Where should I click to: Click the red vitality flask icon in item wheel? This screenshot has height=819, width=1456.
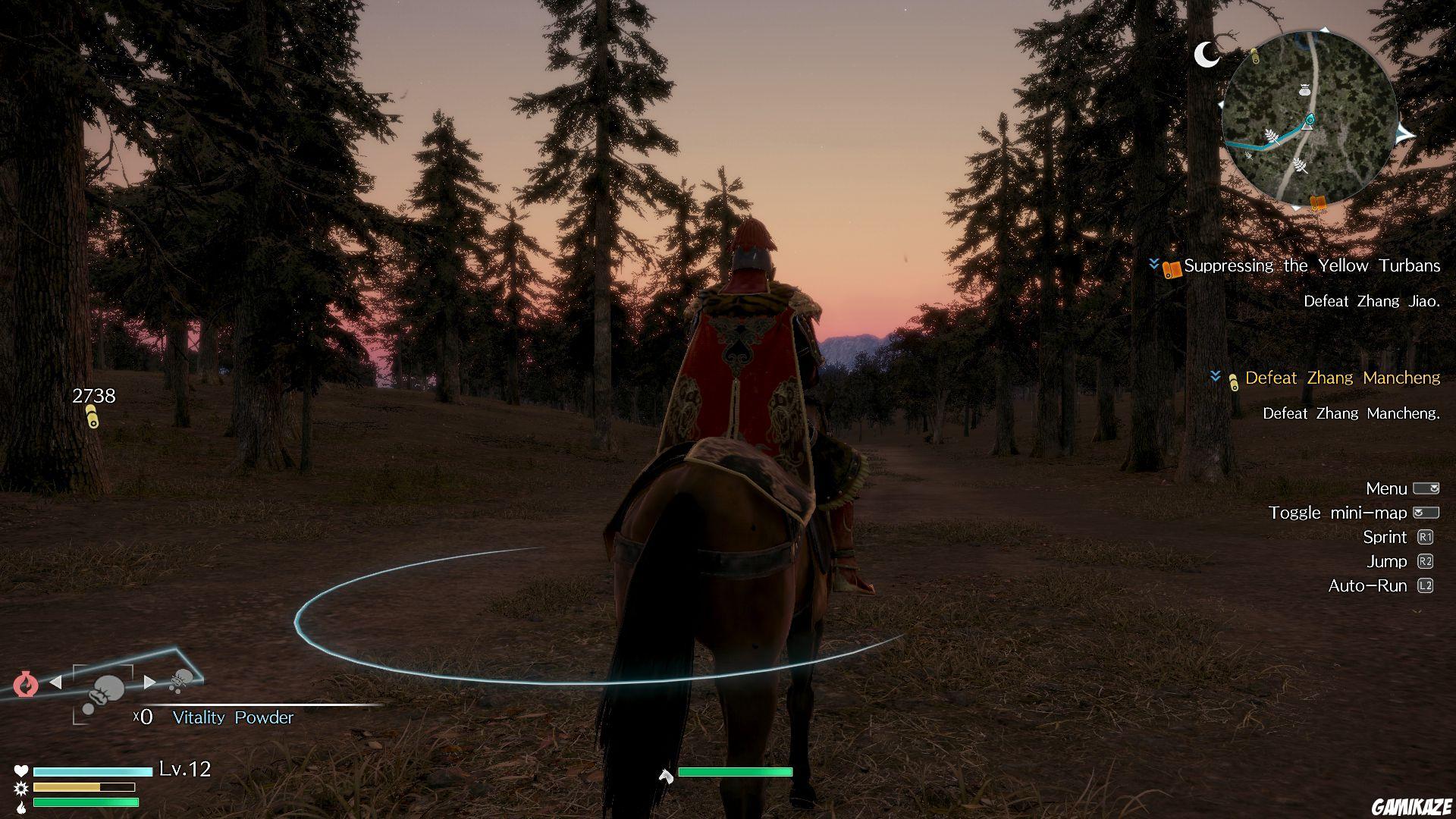[x=26, y=684]
